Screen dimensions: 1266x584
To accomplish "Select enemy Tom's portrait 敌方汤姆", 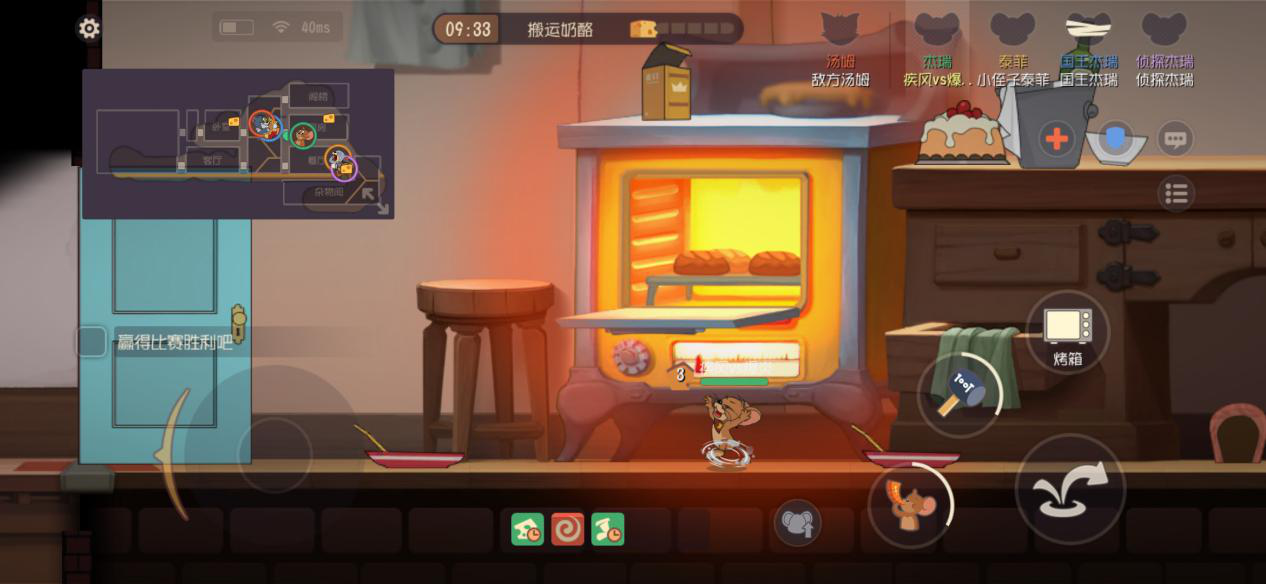I will pyautogui.click(x=840, y=32).
